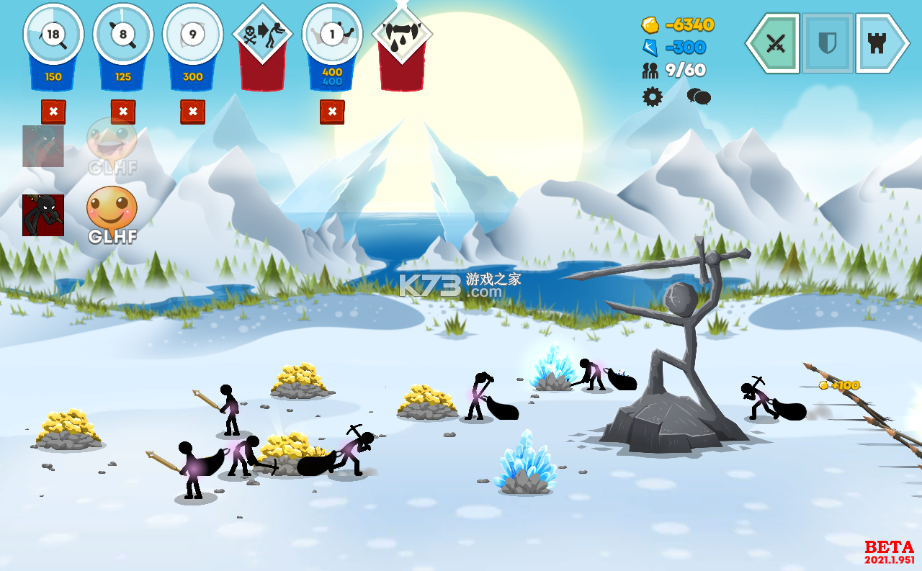Retreat army to the castle tower
The width and height of the screenshot is (922, 571).
point(881,43)
